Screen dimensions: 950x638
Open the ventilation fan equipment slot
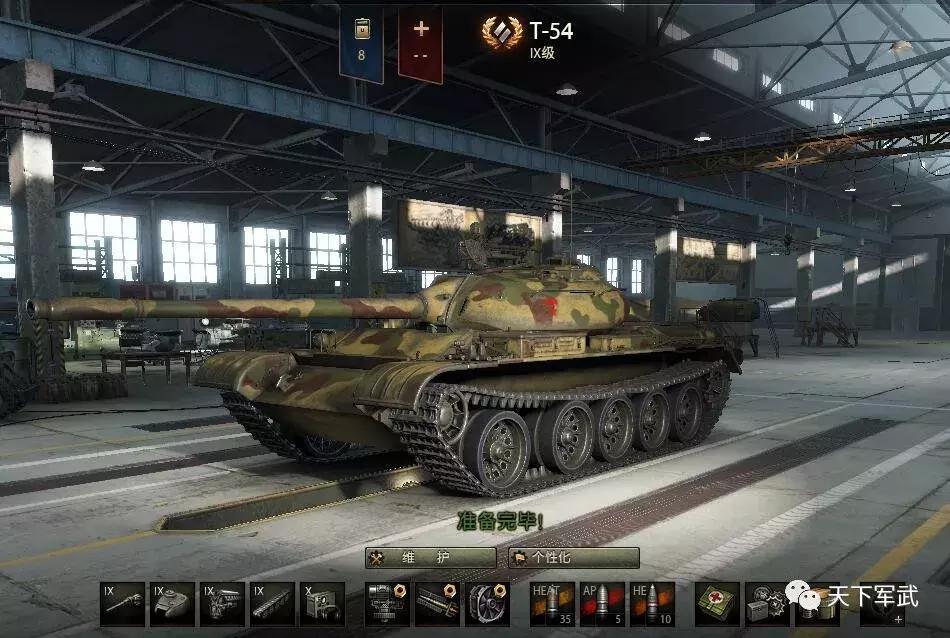(x=487, y=604)
